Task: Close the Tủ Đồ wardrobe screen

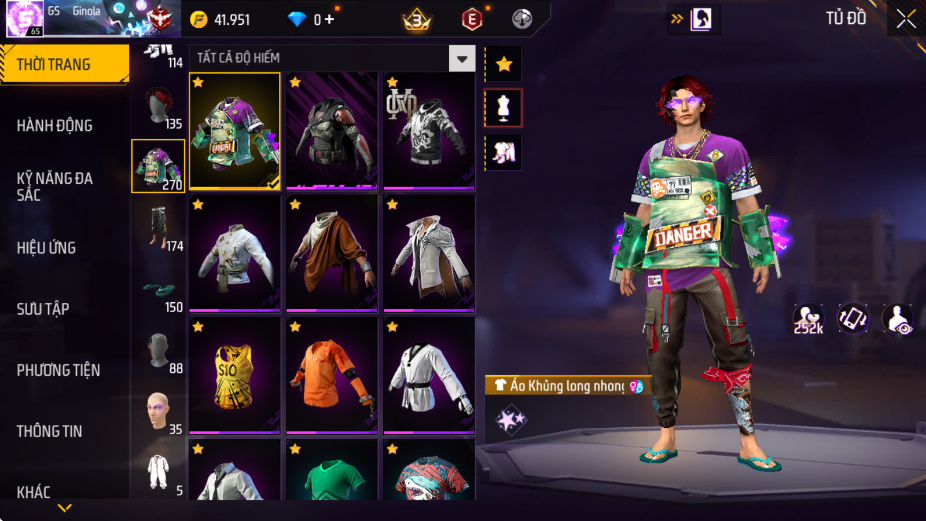Action: click(906, 19)
